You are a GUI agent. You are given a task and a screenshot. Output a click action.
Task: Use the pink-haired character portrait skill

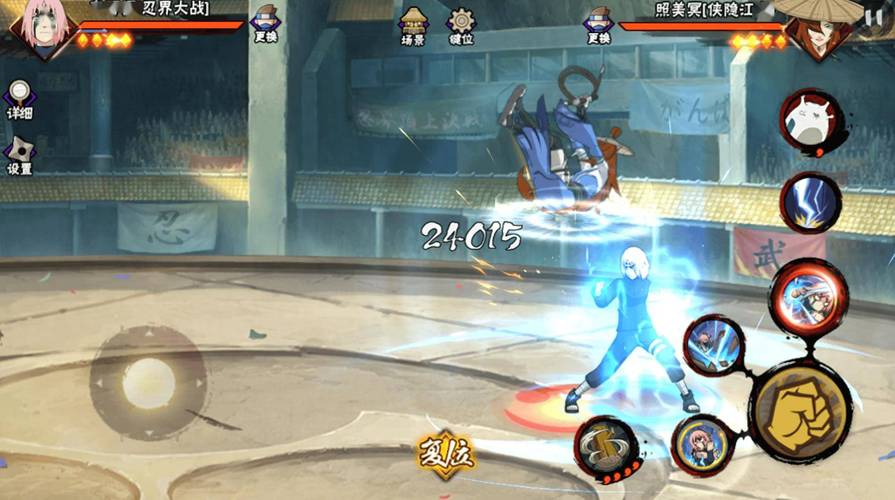(x=700, y=445)
